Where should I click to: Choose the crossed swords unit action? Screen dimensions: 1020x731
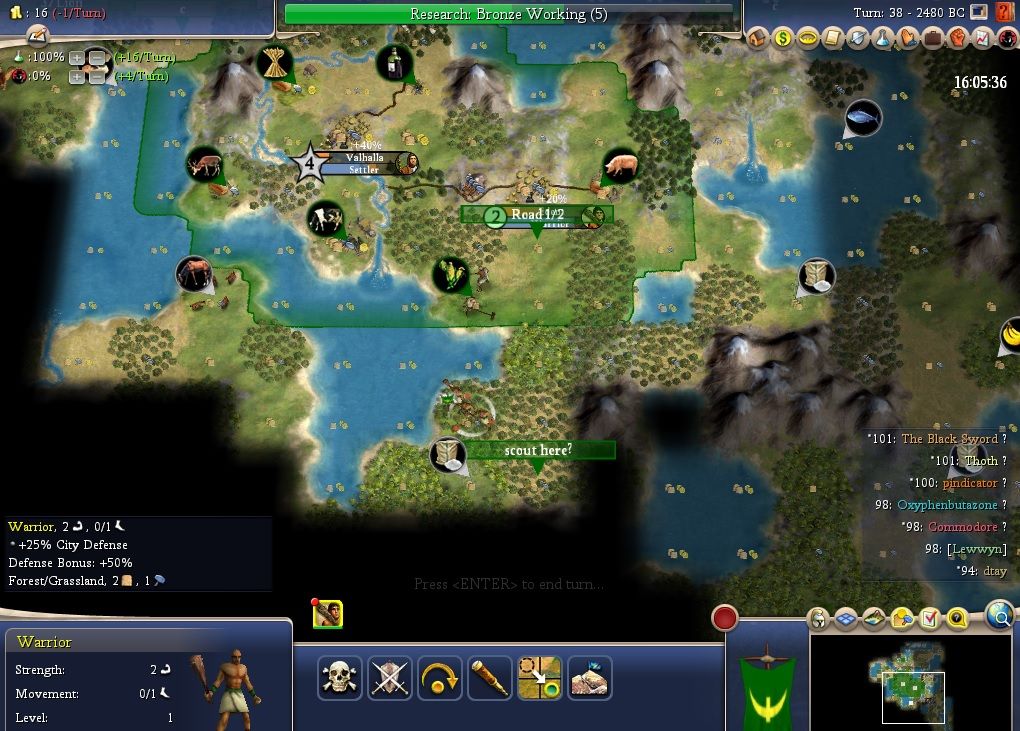click(390, 678)
